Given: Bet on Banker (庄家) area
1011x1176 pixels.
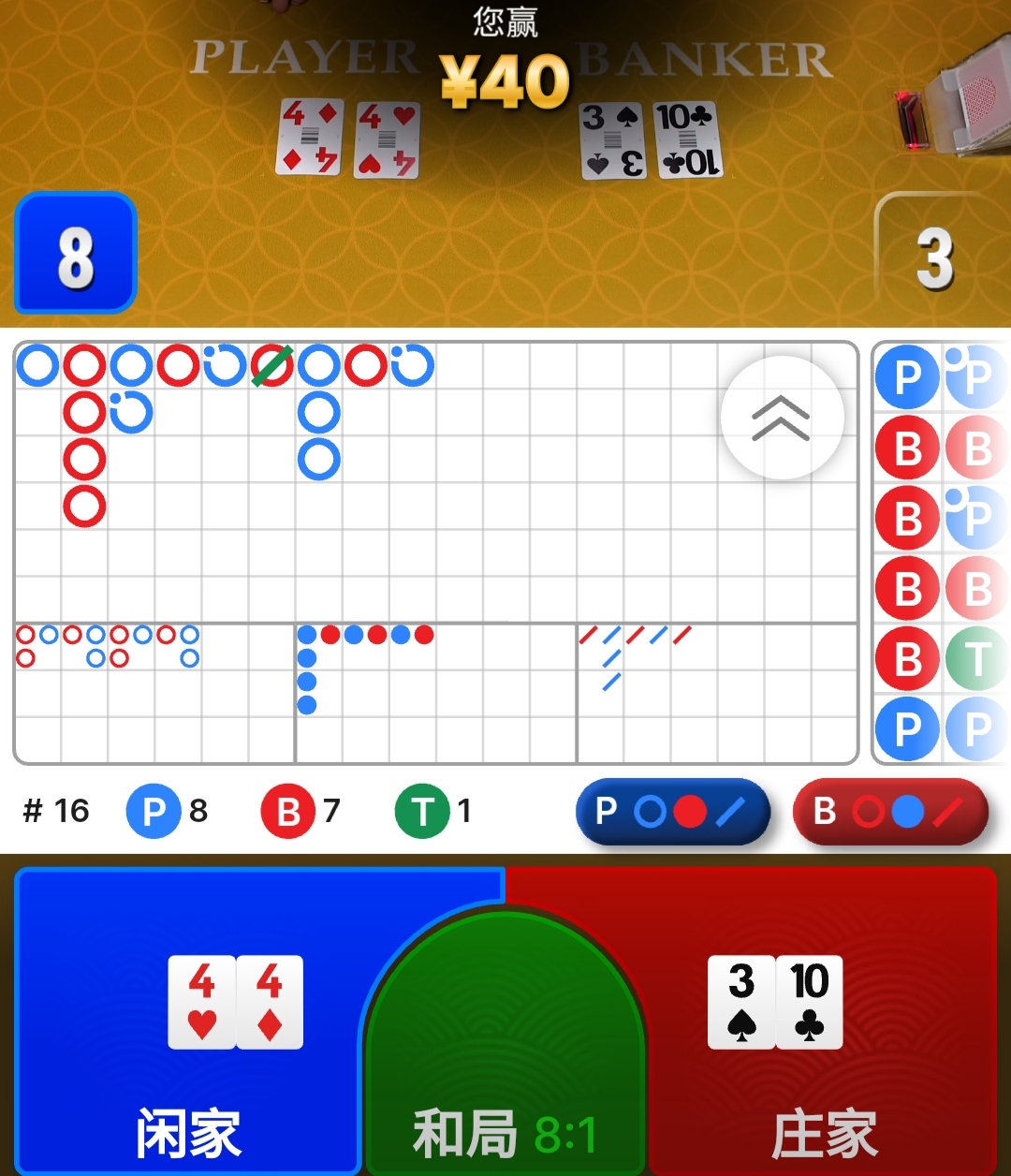Looking at the screenshot, I should click(x=824, y=1021).
